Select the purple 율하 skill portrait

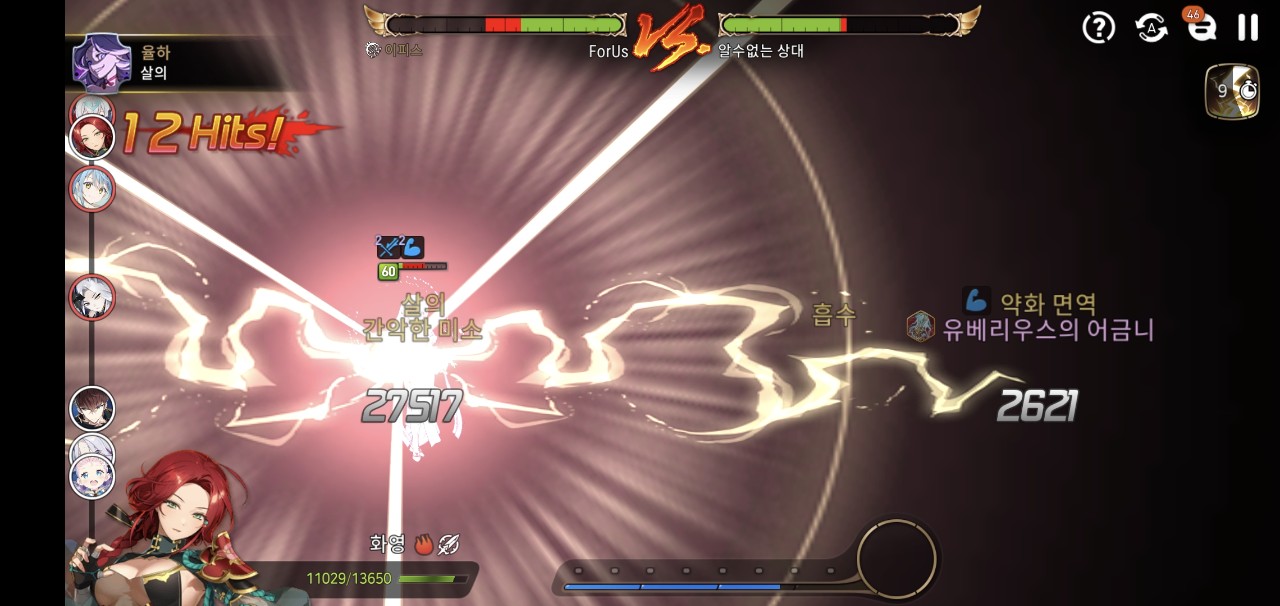(101, 62)
